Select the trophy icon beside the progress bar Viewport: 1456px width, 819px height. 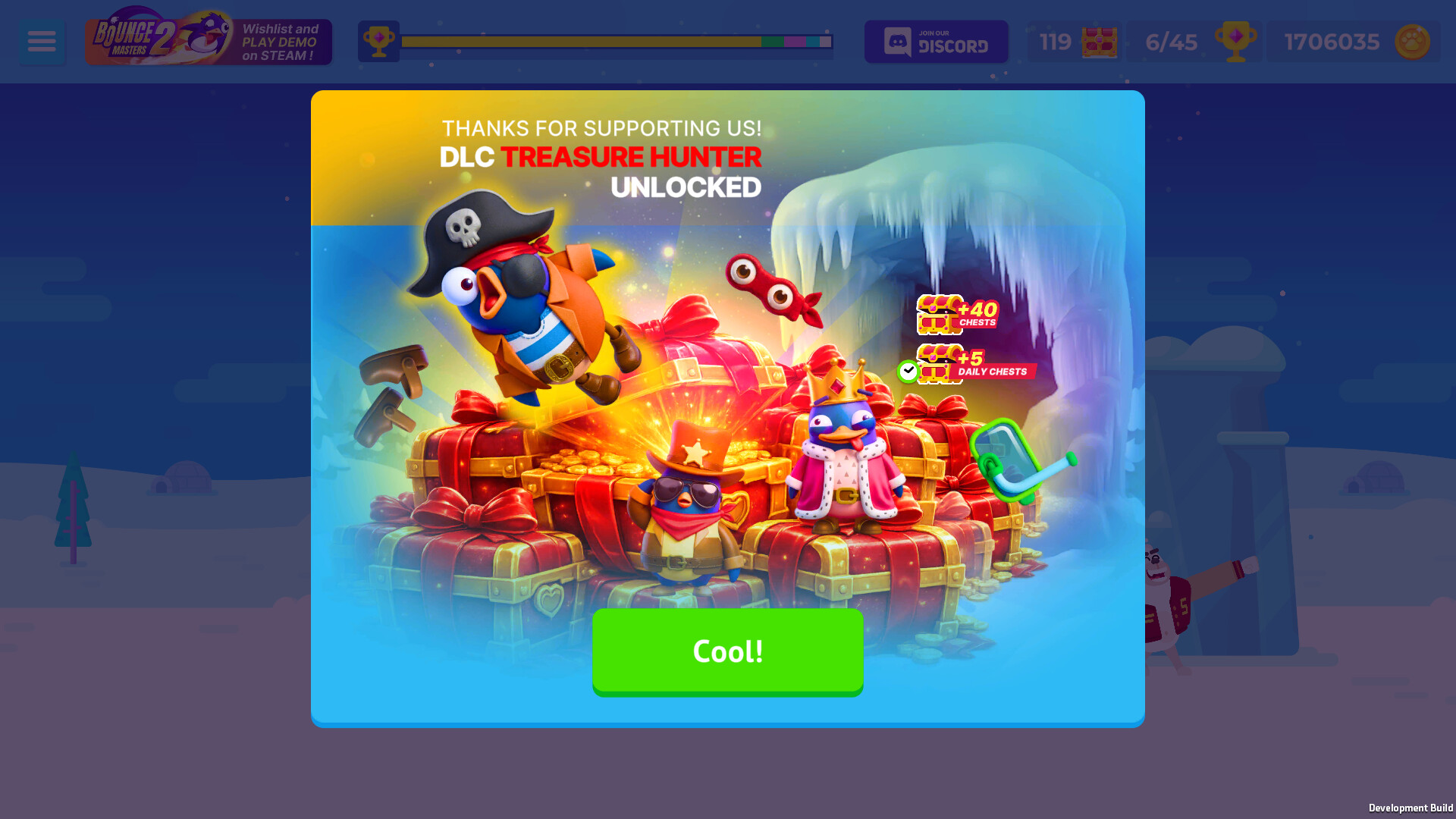click(x=378, y=41)
